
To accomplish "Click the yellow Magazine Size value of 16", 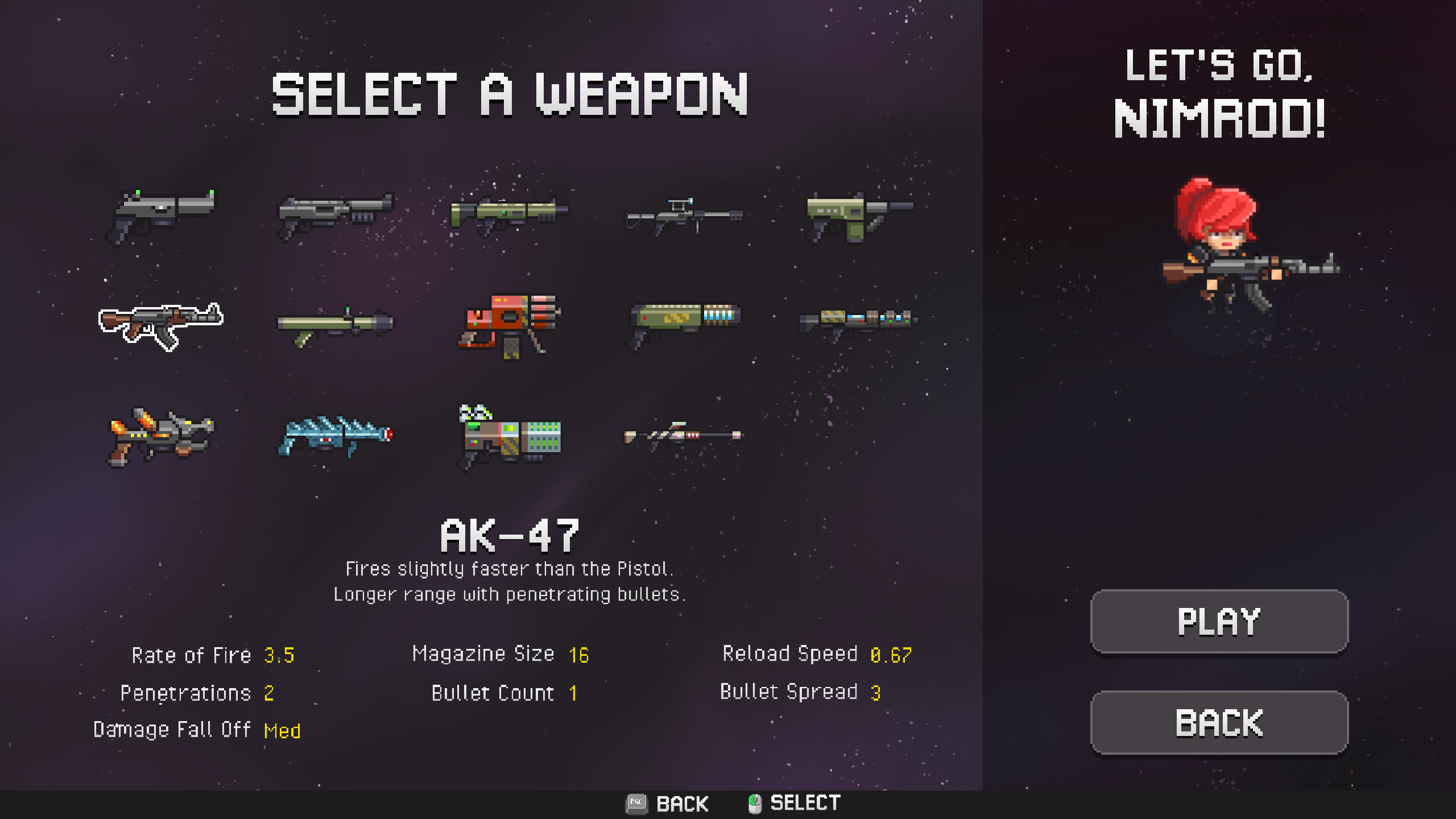I will coord(580,654).
